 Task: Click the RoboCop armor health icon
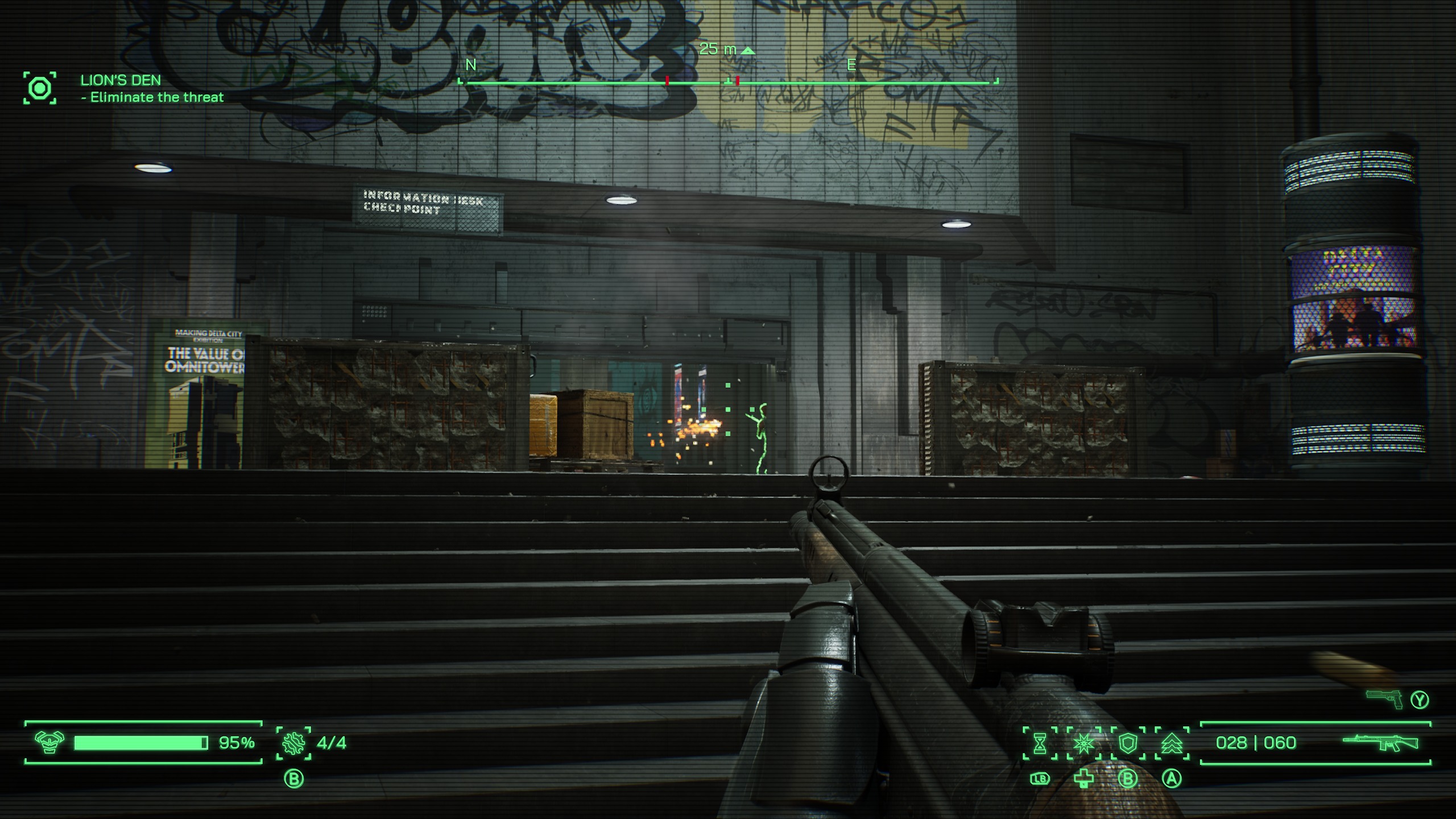(49, 742)
